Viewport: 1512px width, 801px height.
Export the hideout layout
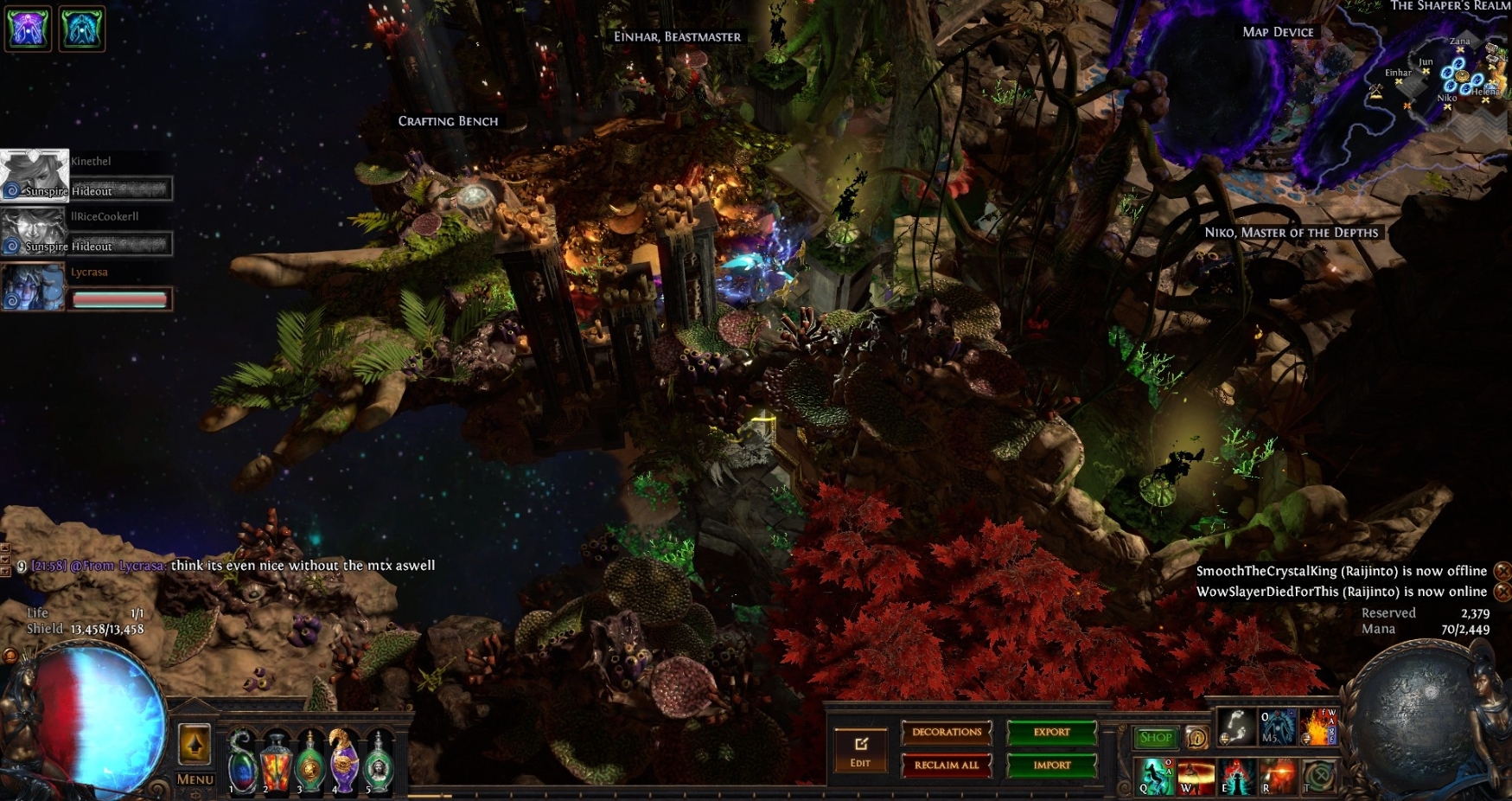pos(1051,733)
